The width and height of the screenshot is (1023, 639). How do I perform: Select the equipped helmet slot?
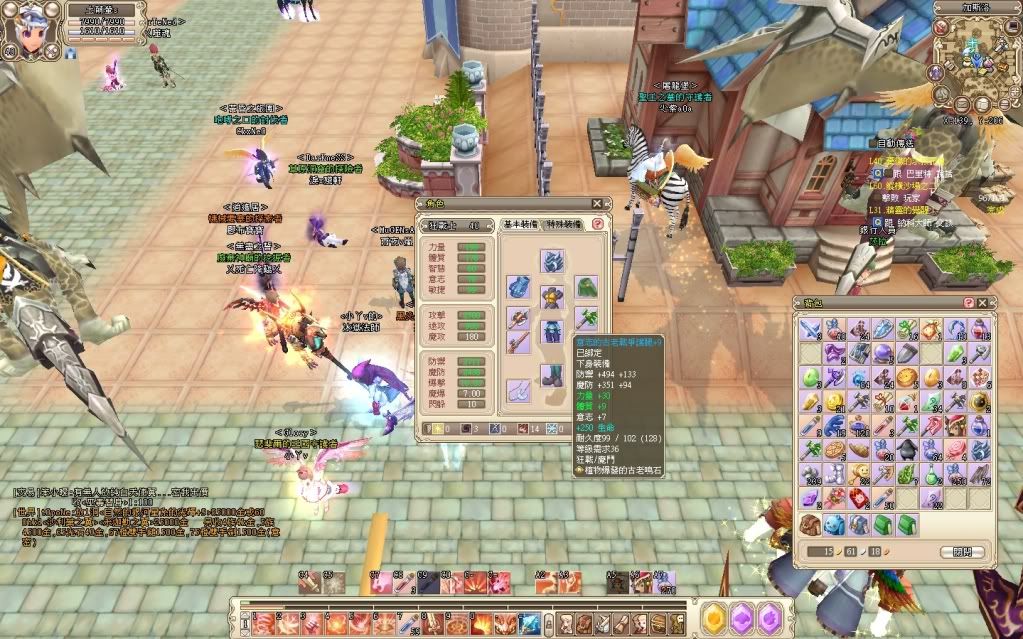click(x=553, y=262)
